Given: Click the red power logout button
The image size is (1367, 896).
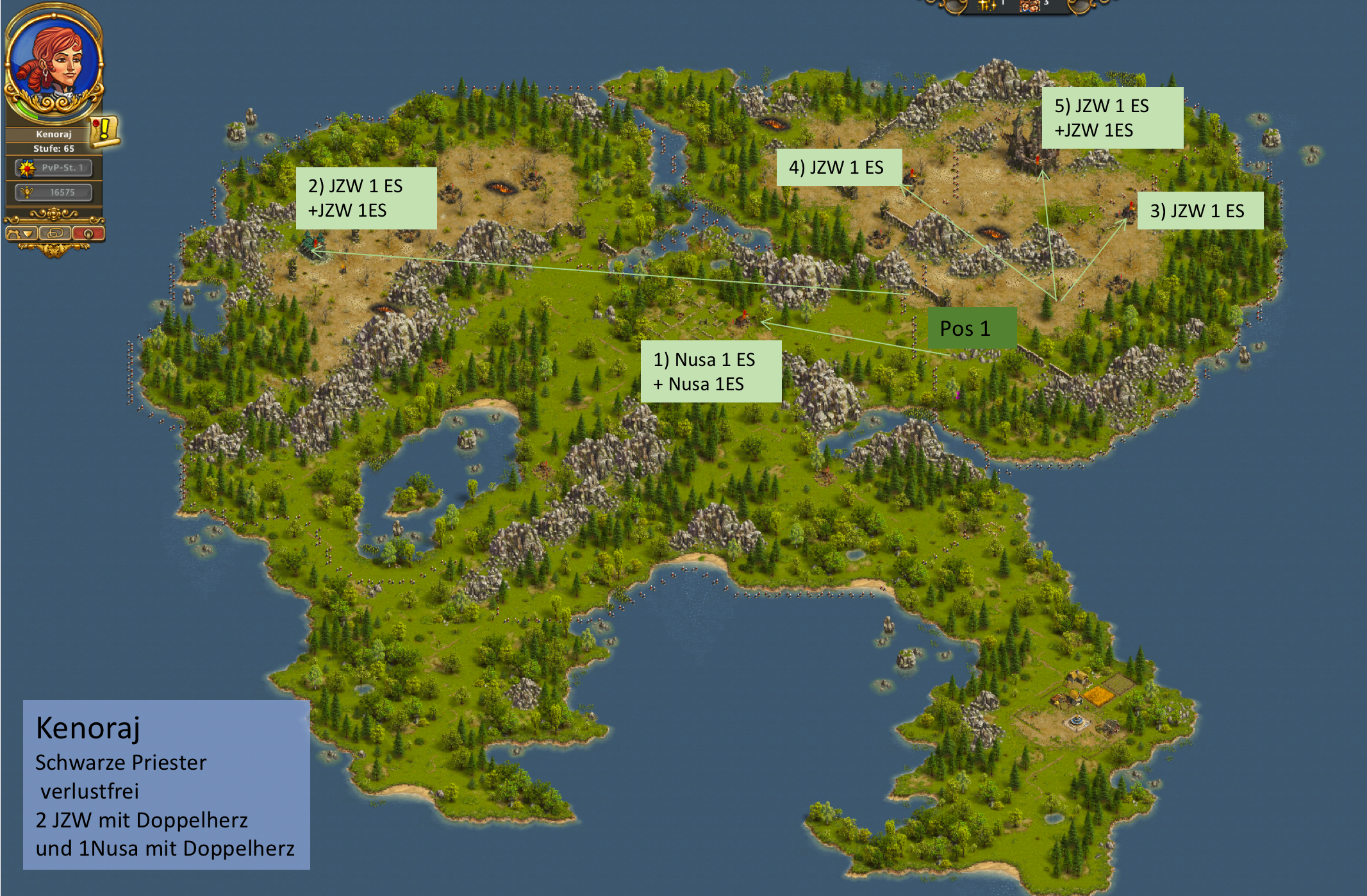Looking at the screenshot, I should [88, 234].
